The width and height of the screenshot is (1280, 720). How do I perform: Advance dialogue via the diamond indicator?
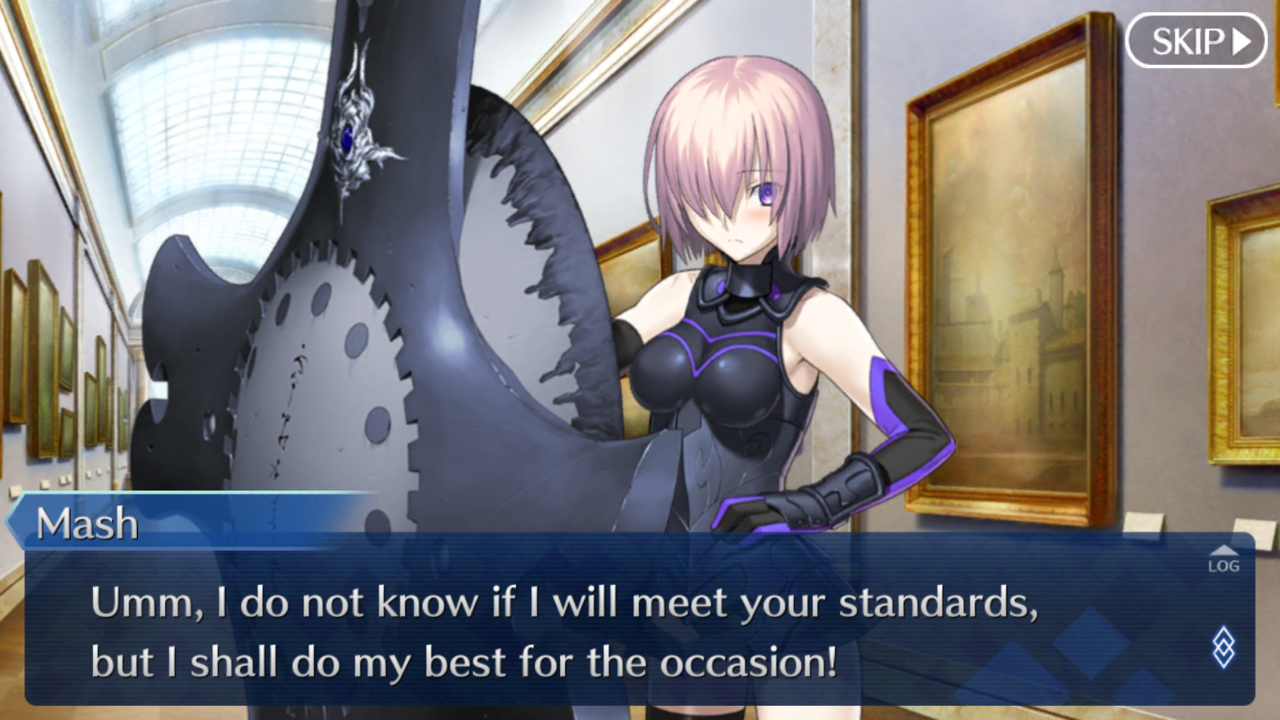pos(1223,647)
